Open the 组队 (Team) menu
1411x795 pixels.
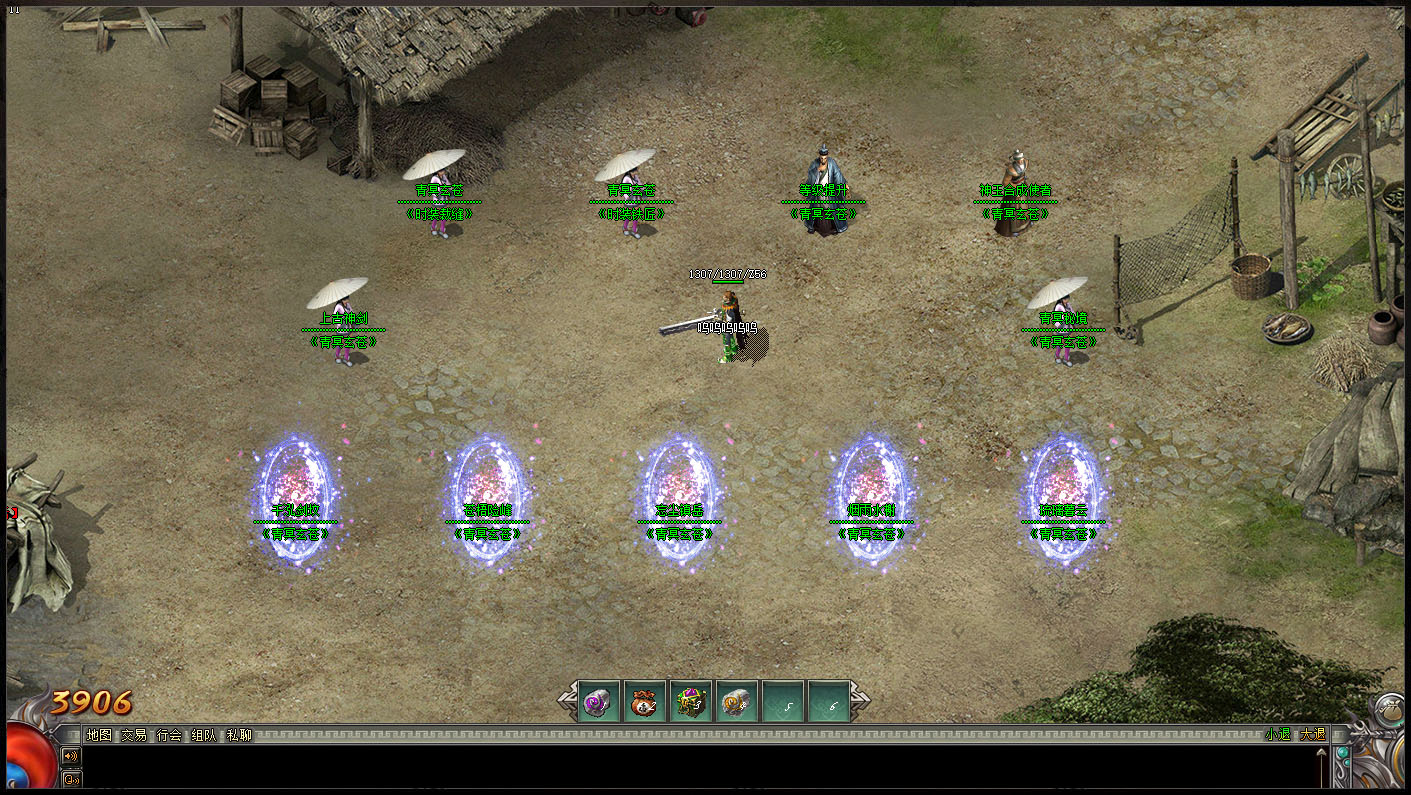(x=204, y=735)
